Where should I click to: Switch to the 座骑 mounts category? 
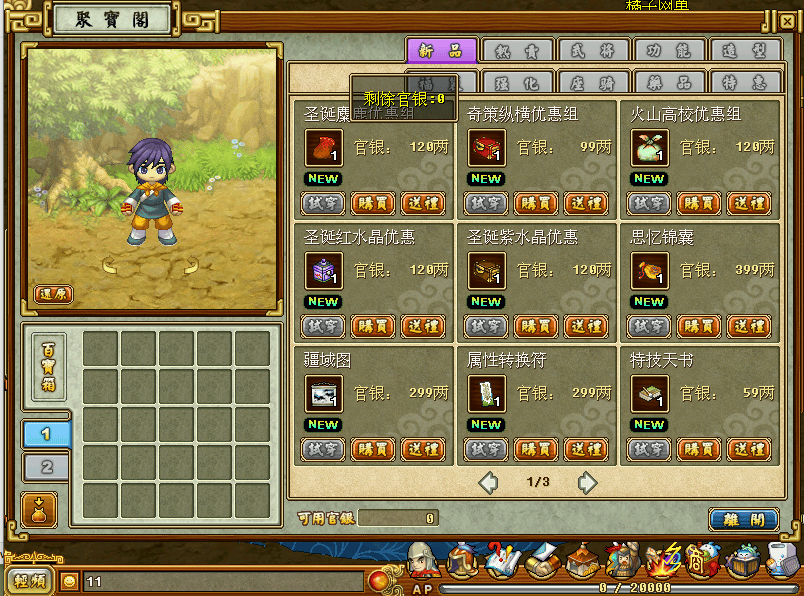point(593,83)
